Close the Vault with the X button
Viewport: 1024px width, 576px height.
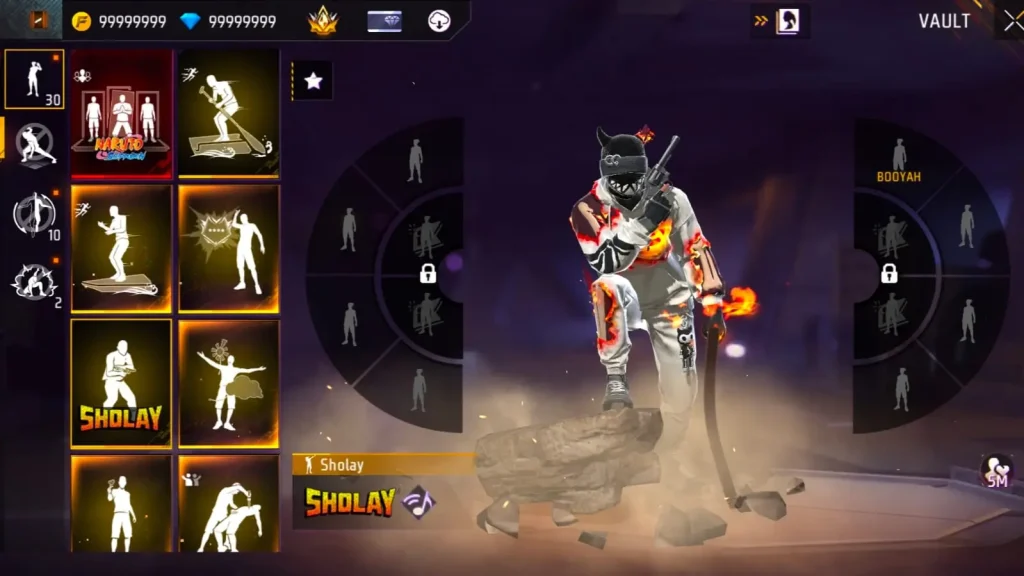click(1010, 21)
